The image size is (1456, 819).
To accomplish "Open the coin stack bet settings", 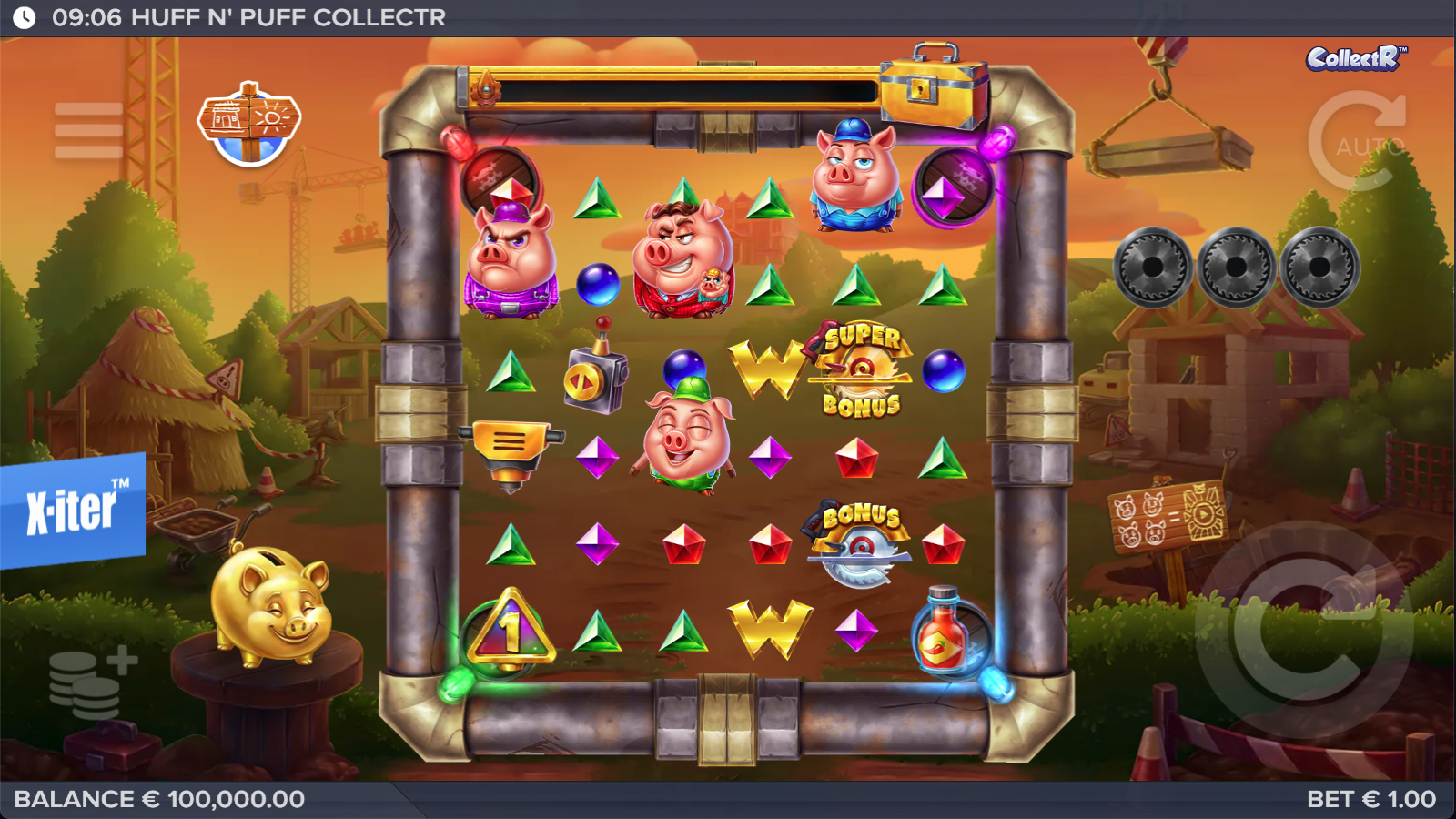I will [91, 682].
